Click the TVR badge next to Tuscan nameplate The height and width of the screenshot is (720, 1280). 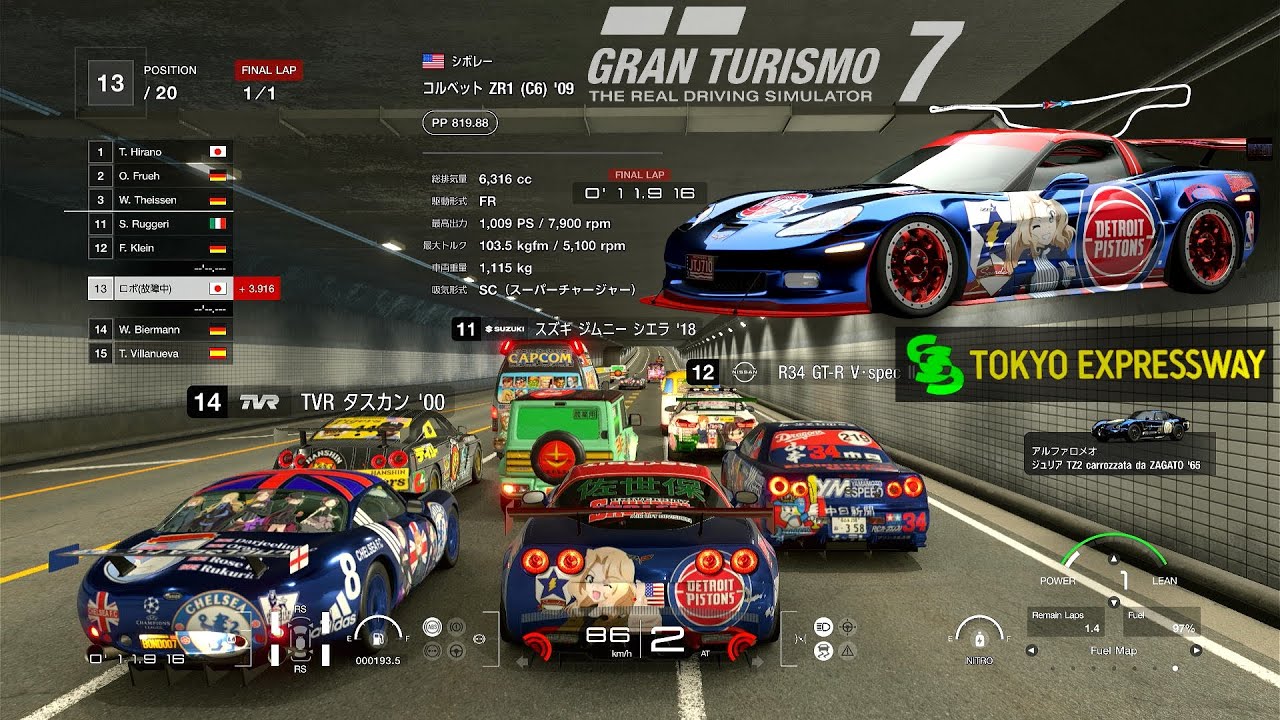pos(259,399)
